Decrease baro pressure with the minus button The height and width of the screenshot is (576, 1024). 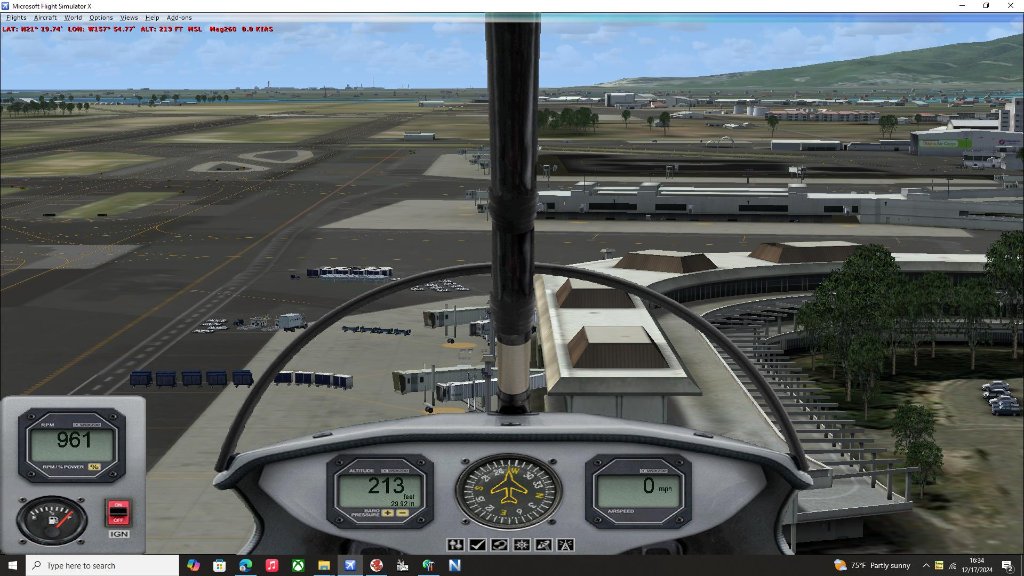pos(400,513)
